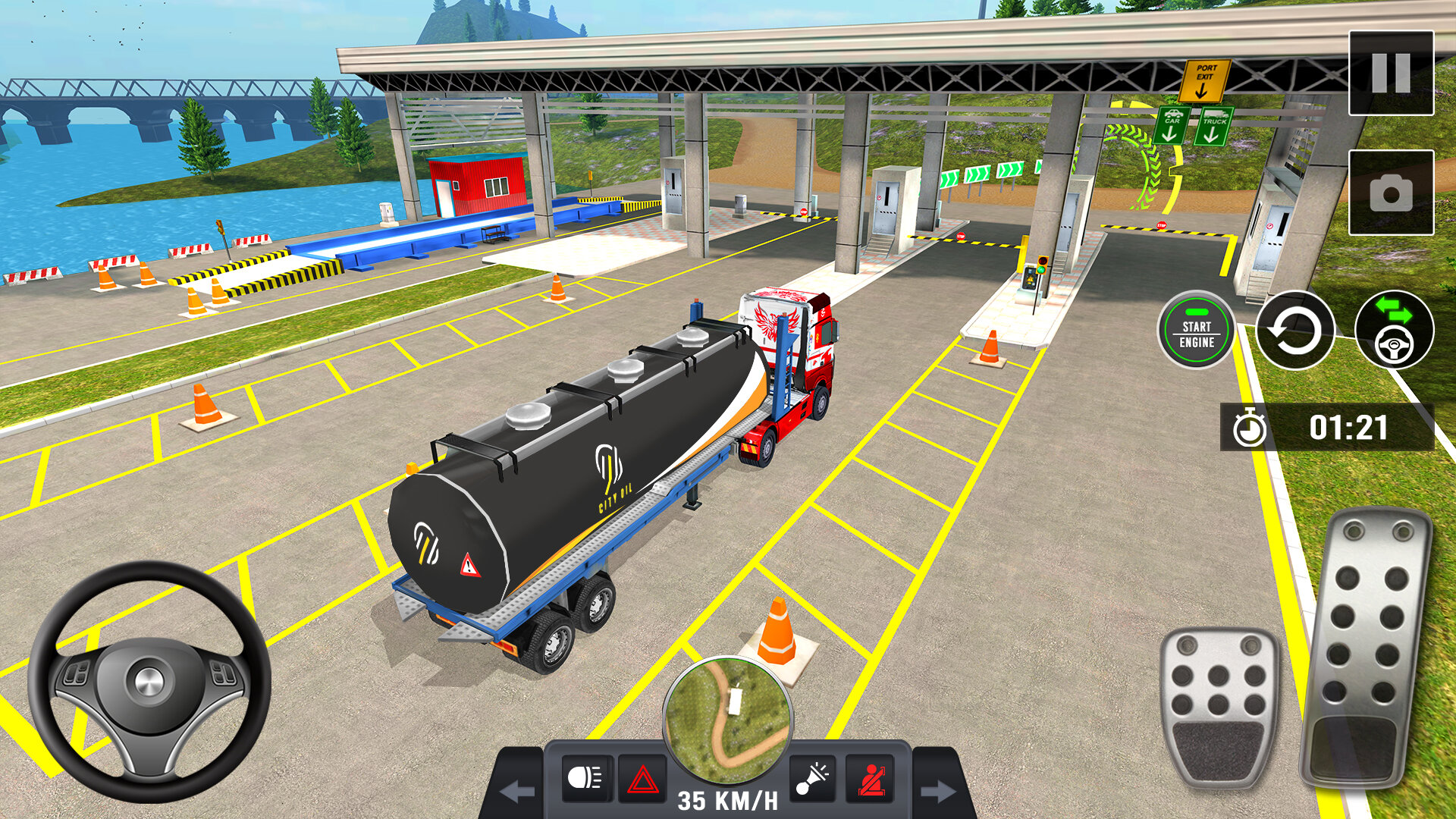The height and width of the screenshot is (819, 1456).
Task: Activate the right turn indicator arrow
Action: click(938, 792)
